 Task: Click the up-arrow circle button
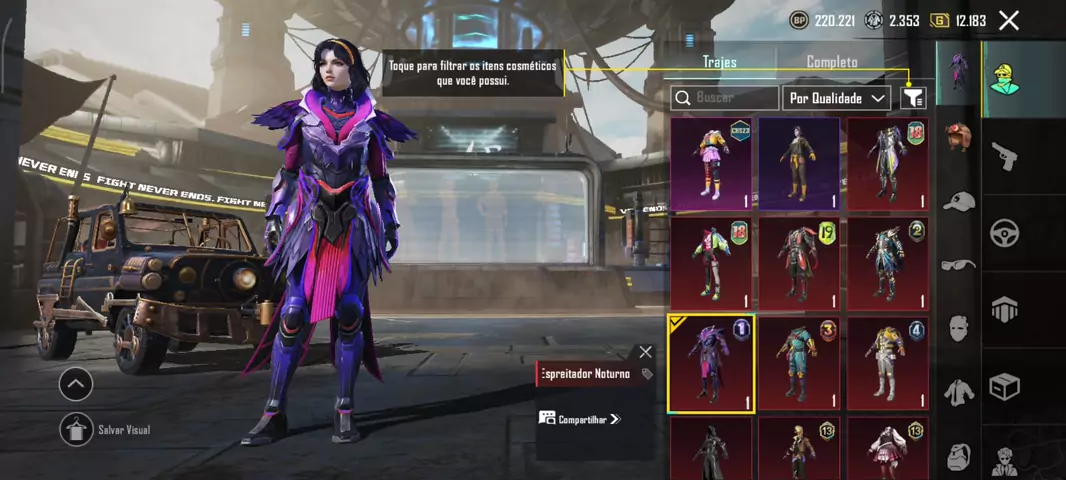click(76, 383)
